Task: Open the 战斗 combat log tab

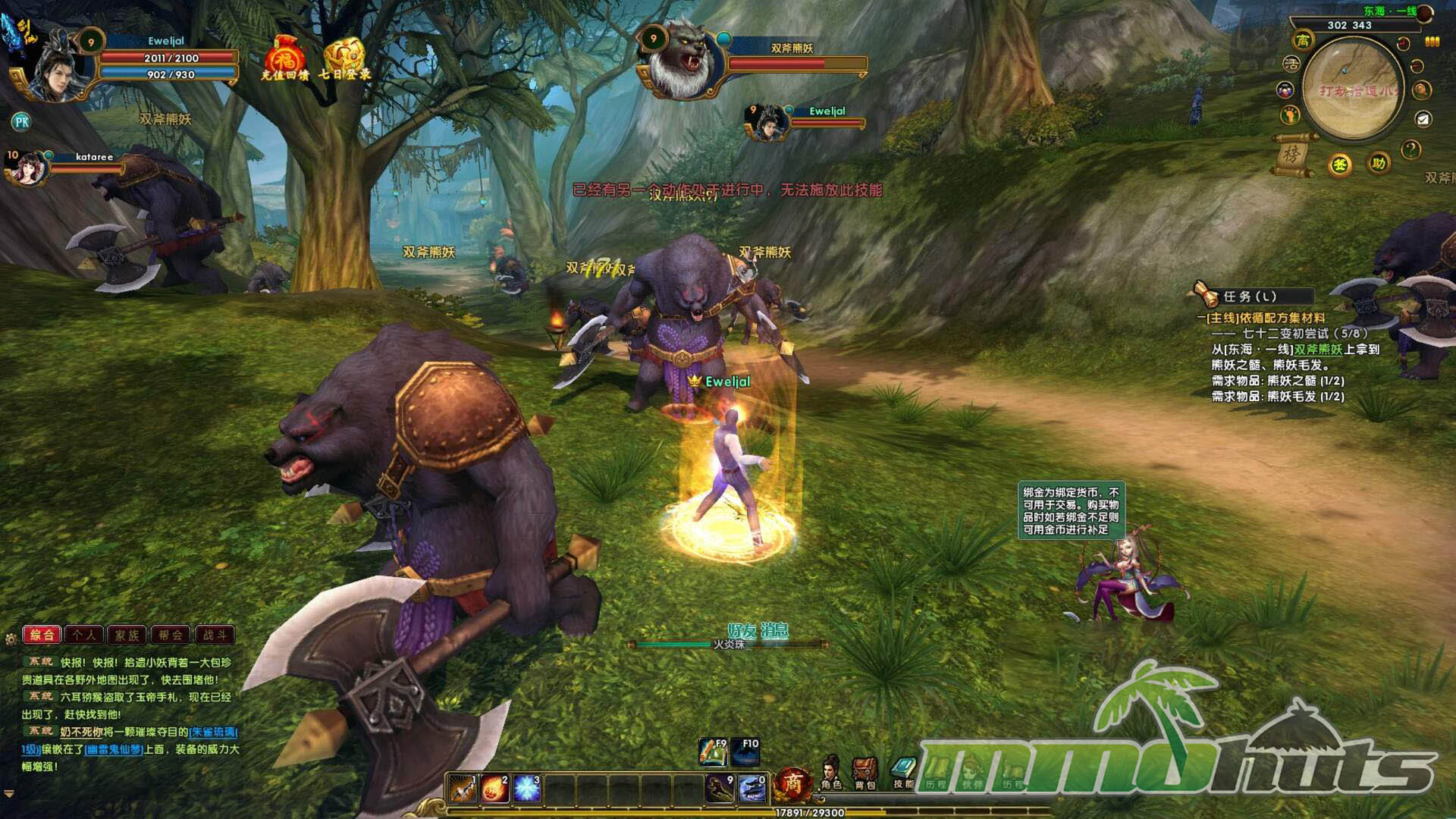Action: click(x=215, y=635)
